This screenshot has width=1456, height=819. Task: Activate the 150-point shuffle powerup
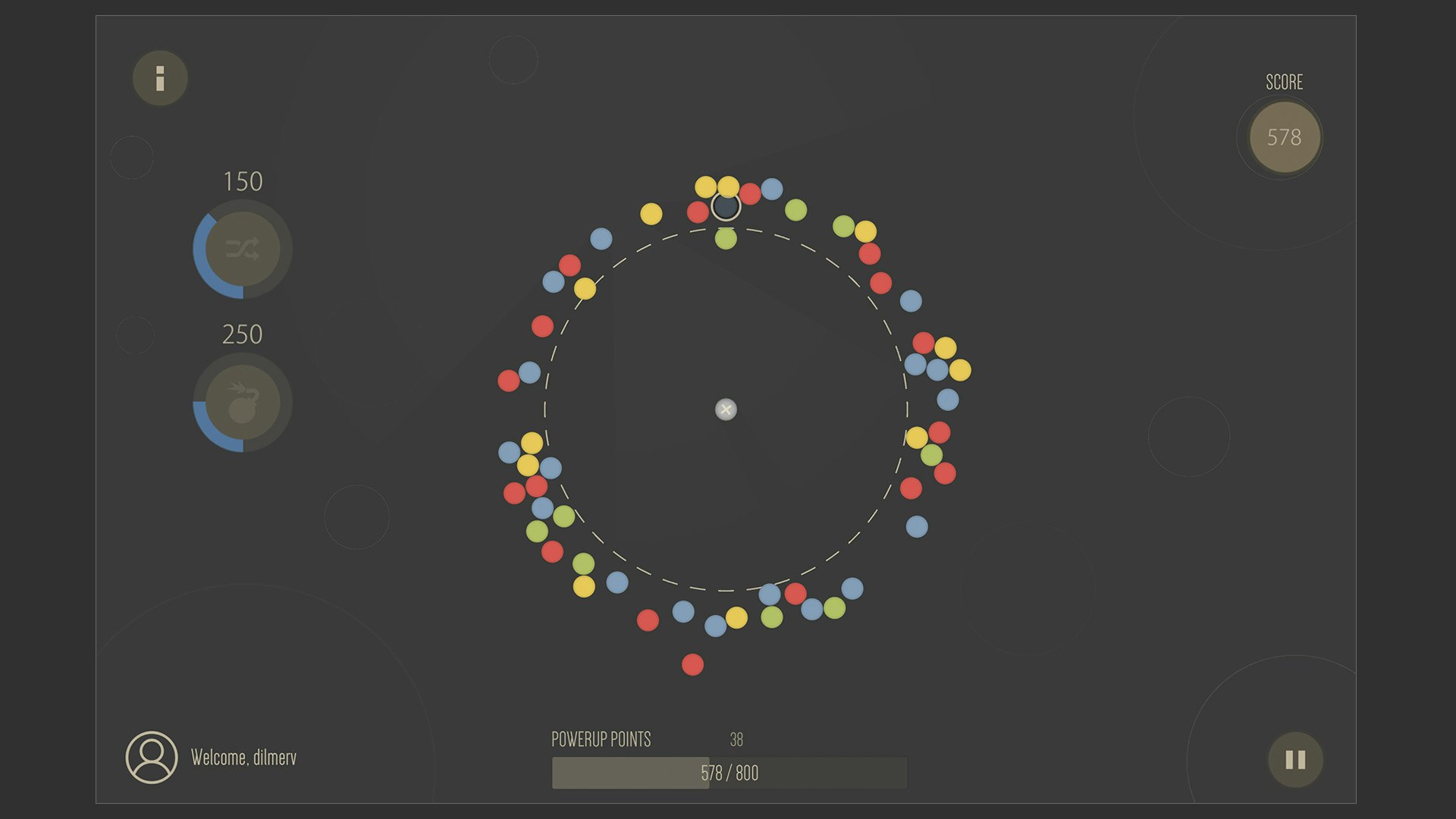point(243,249)
